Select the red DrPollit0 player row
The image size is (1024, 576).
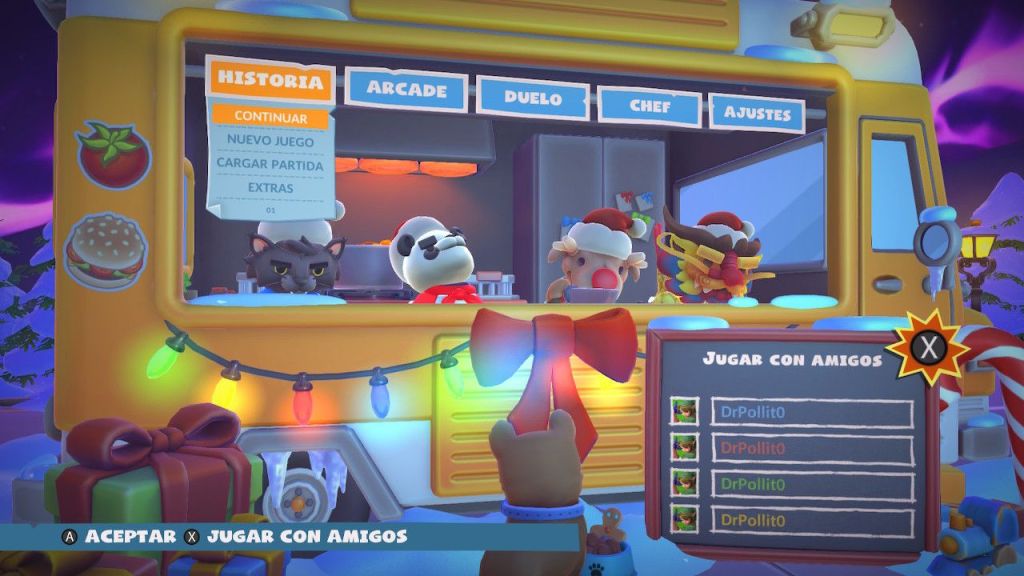tap(811, 449)
